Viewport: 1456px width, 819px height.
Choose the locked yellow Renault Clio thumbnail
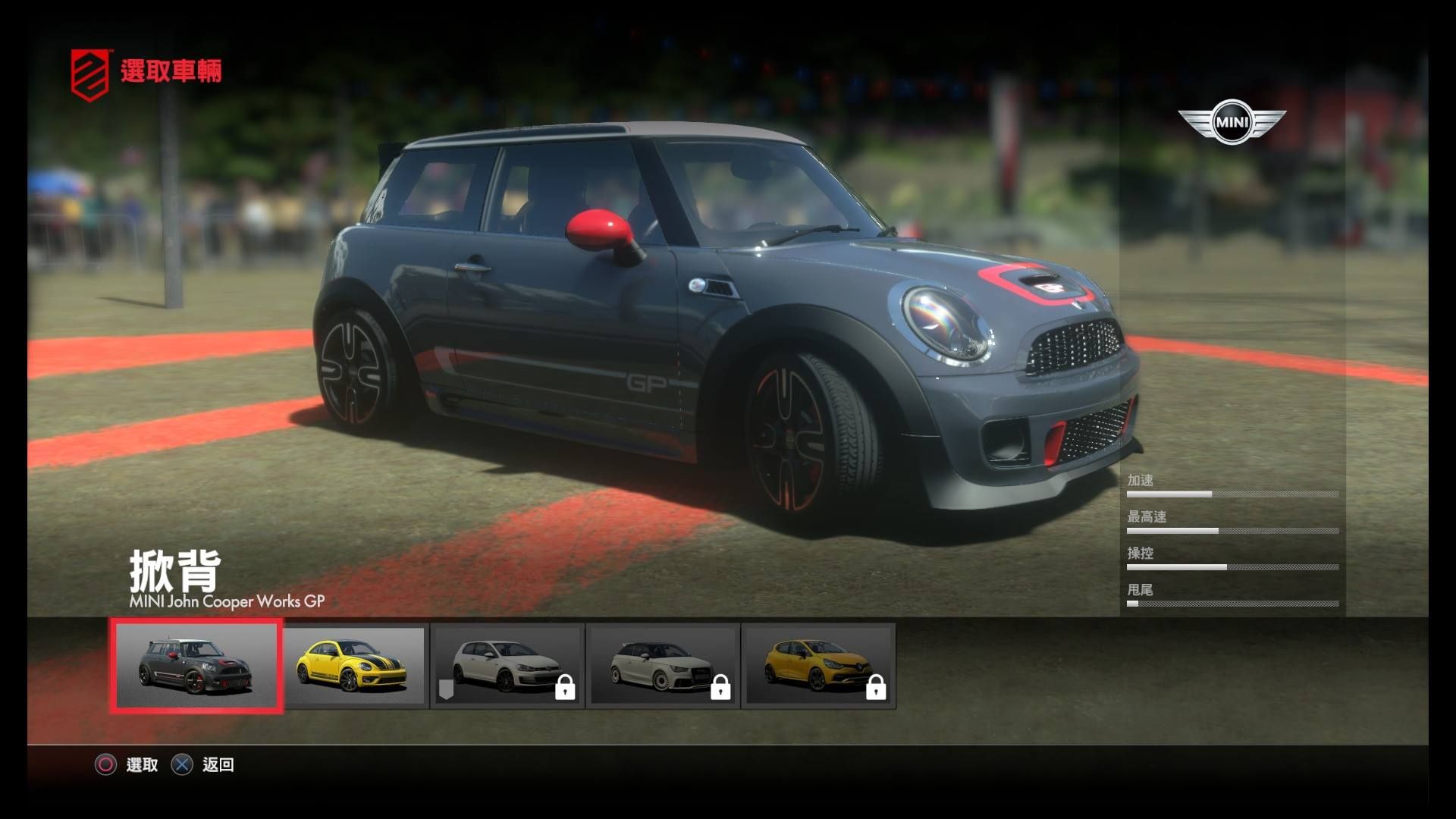point(818,667)
